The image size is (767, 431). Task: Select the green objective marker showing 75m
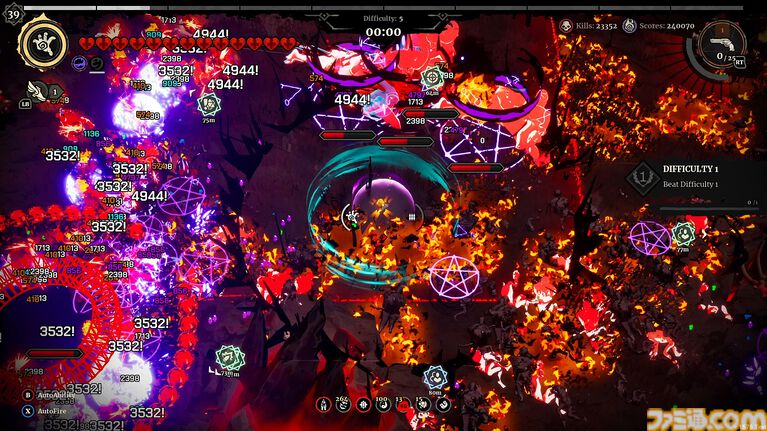tap(209, 103)
